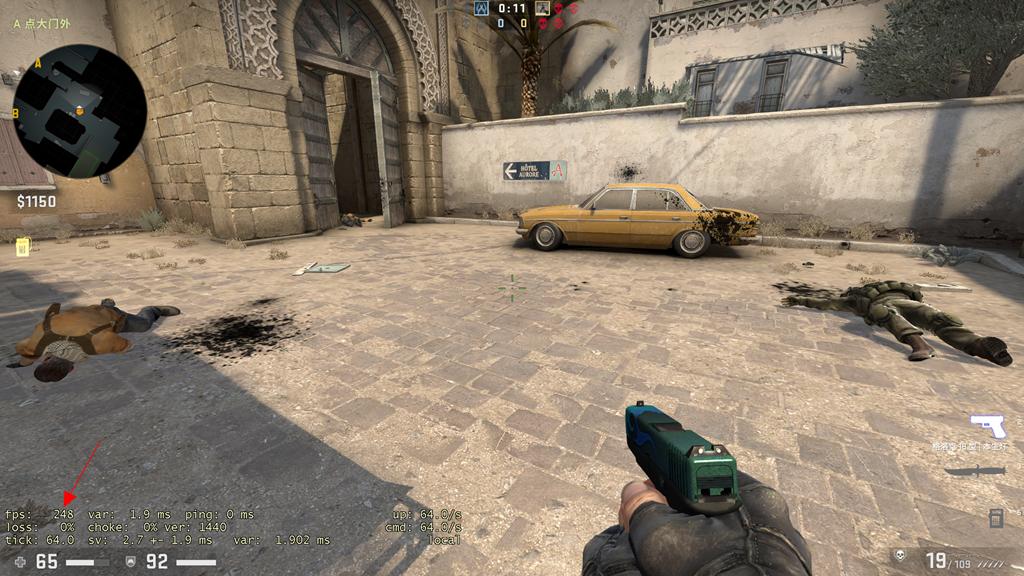Select the defuse kit icon
1024x576 pixels.
click(996, 518)
